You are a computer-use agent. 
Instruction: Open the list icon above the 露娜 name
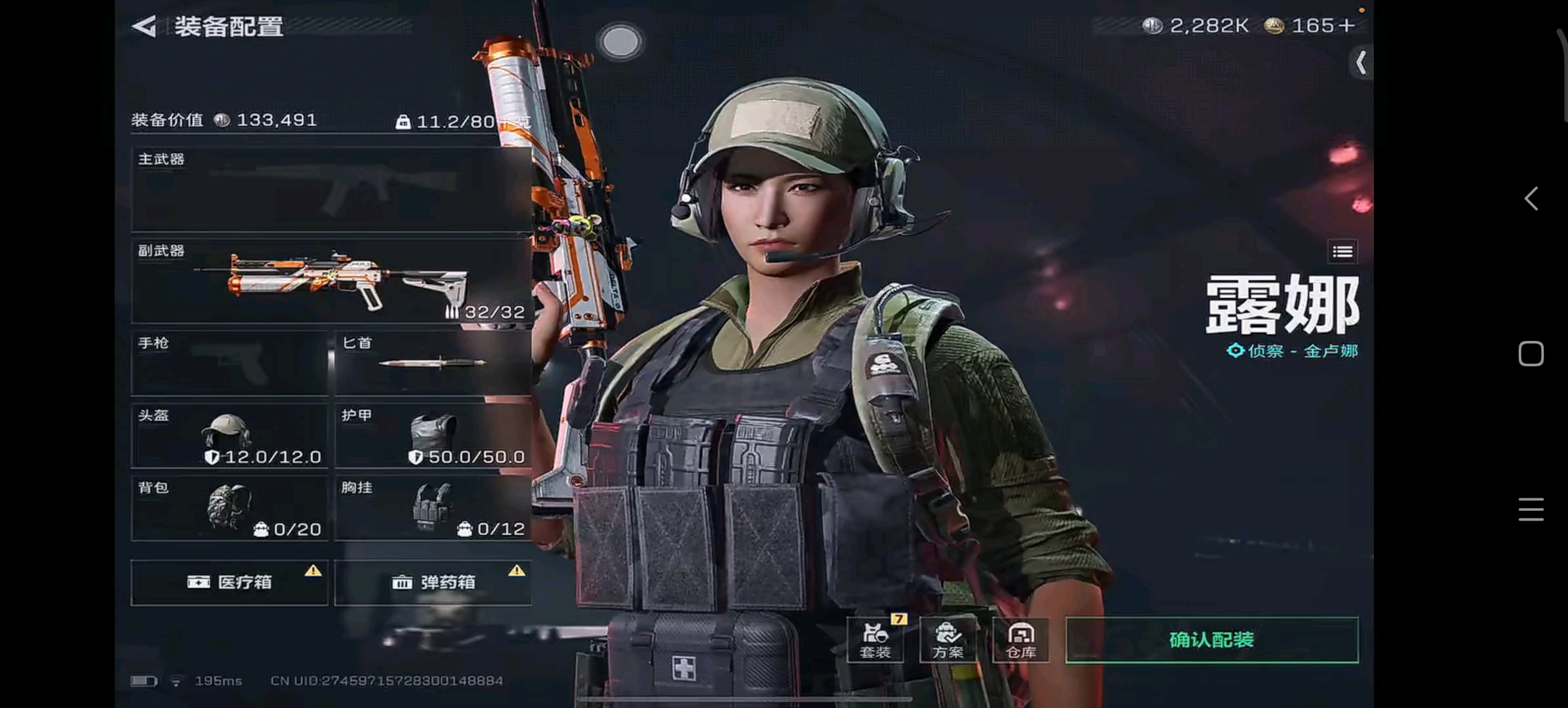click(x=1342, y=252)
